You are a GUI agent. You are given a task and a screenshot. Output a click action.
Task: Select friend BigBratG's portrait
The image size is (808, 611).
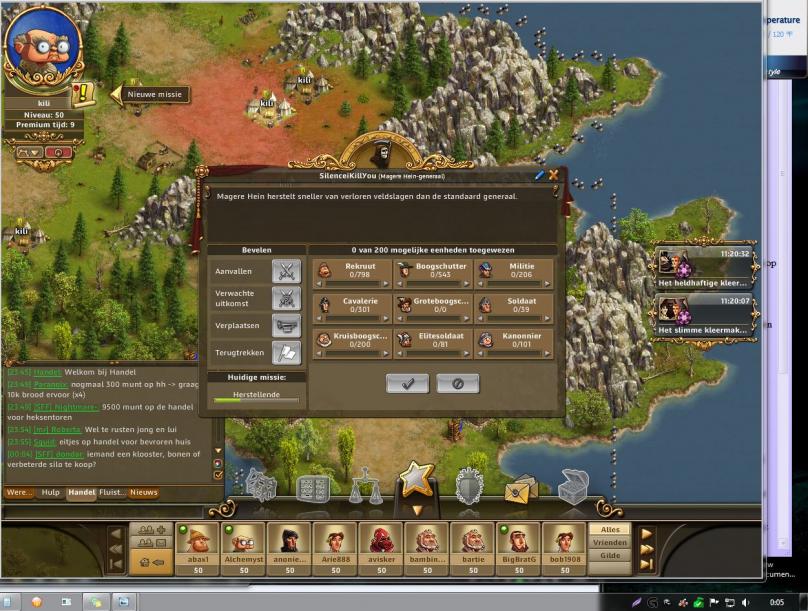point(519,545)
